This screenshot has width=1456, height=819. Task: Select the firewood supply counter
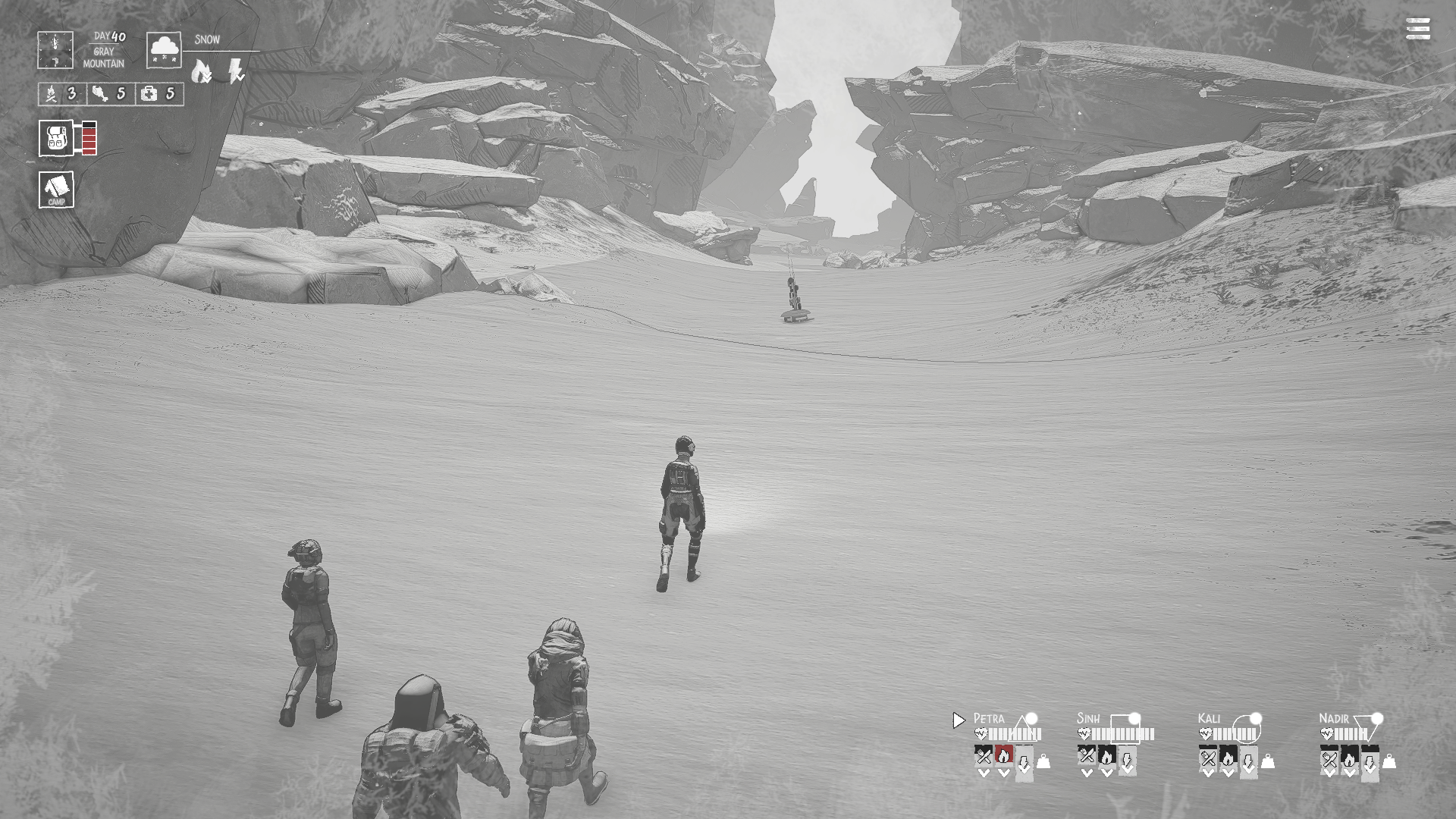coord(61,94)
